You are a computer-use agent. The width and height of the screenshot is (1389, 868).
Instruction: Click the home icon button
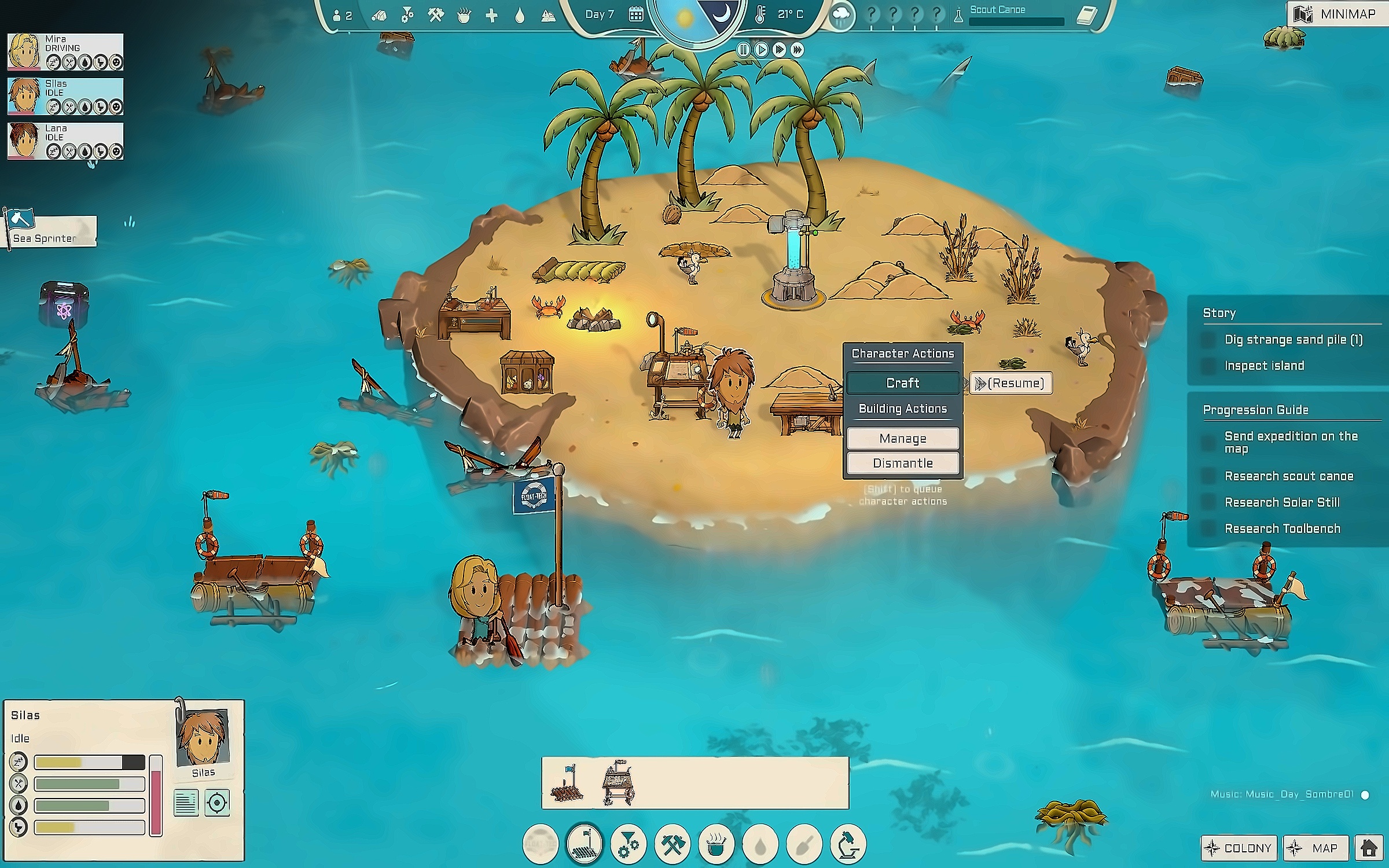point(1369,848)
